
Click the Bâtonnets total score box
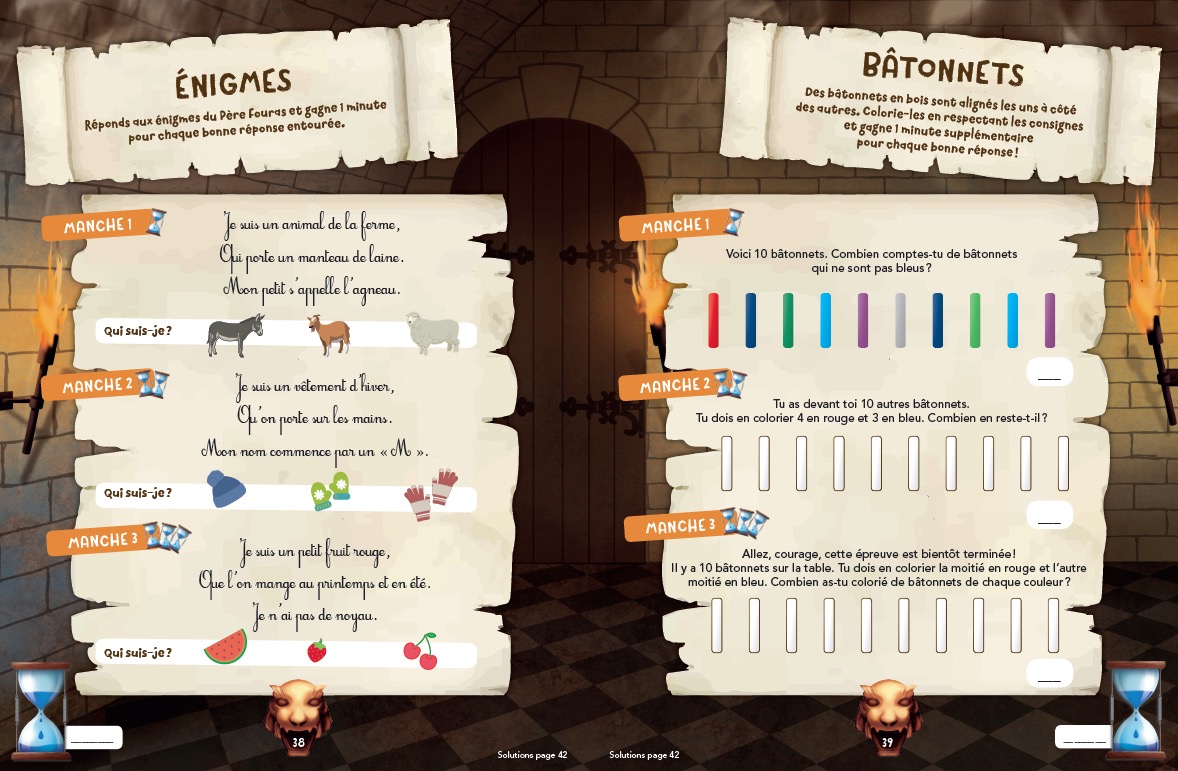point(1083,738)
